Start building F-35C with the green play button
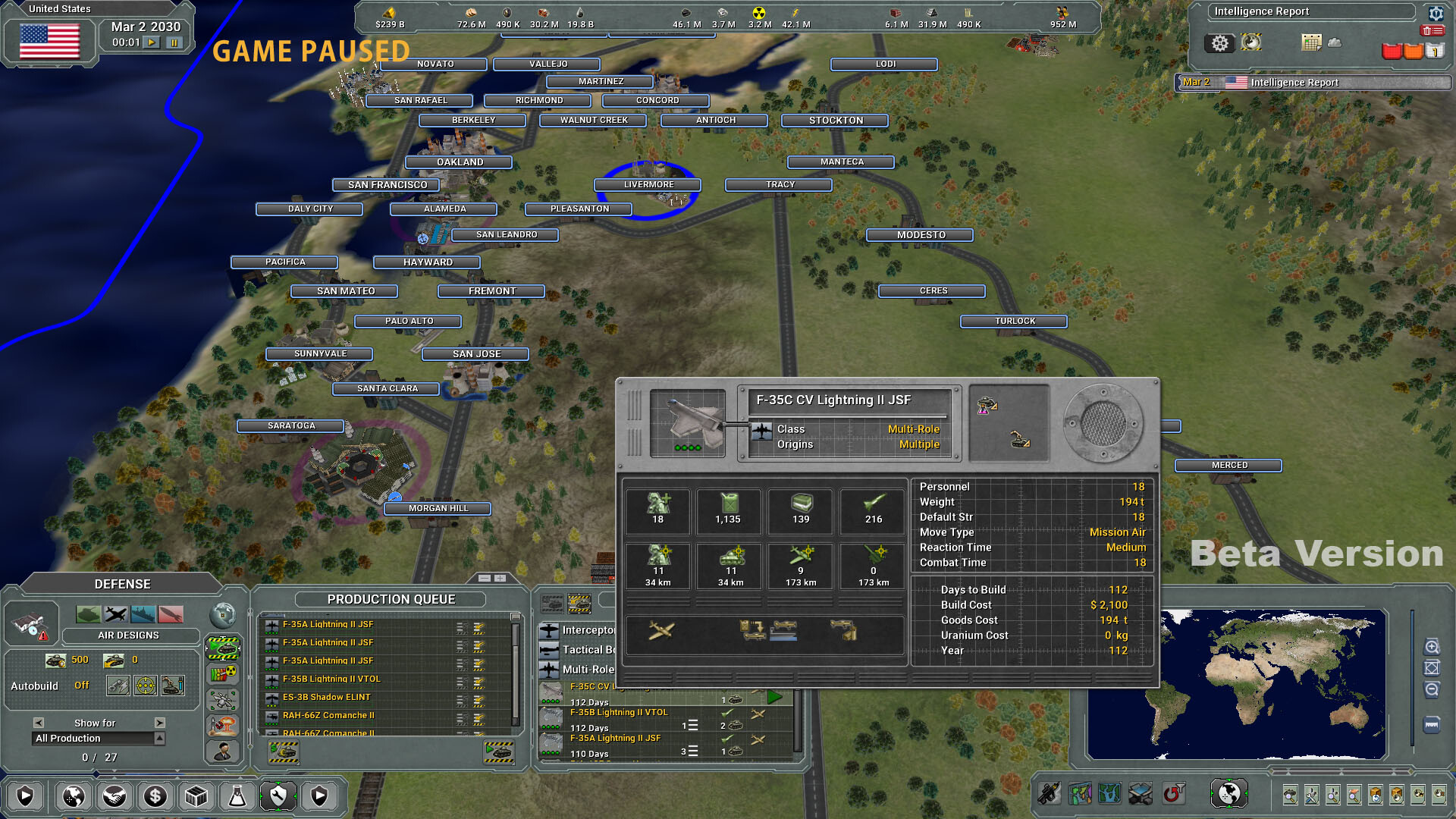The height and width of the screenshot is (819, 1456). [774, 698]
